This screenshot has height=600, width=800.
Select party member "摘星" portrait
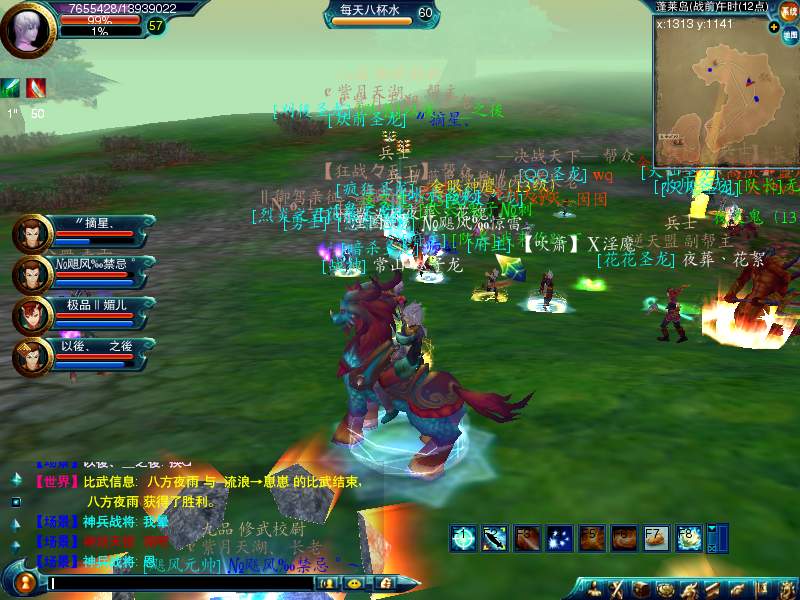(x=33, y=234)
